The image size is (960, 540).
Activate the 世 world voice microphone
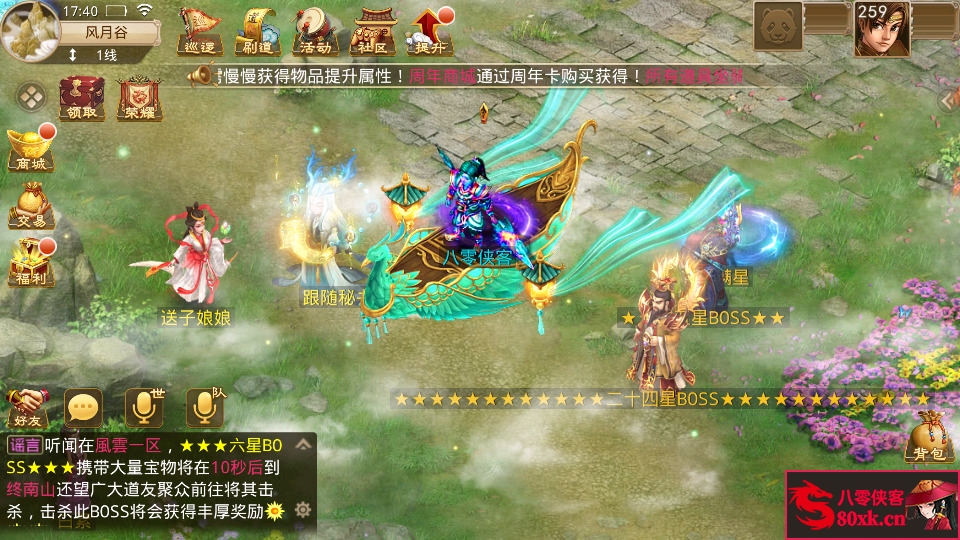pyautogui.click(x=144, y=407)
